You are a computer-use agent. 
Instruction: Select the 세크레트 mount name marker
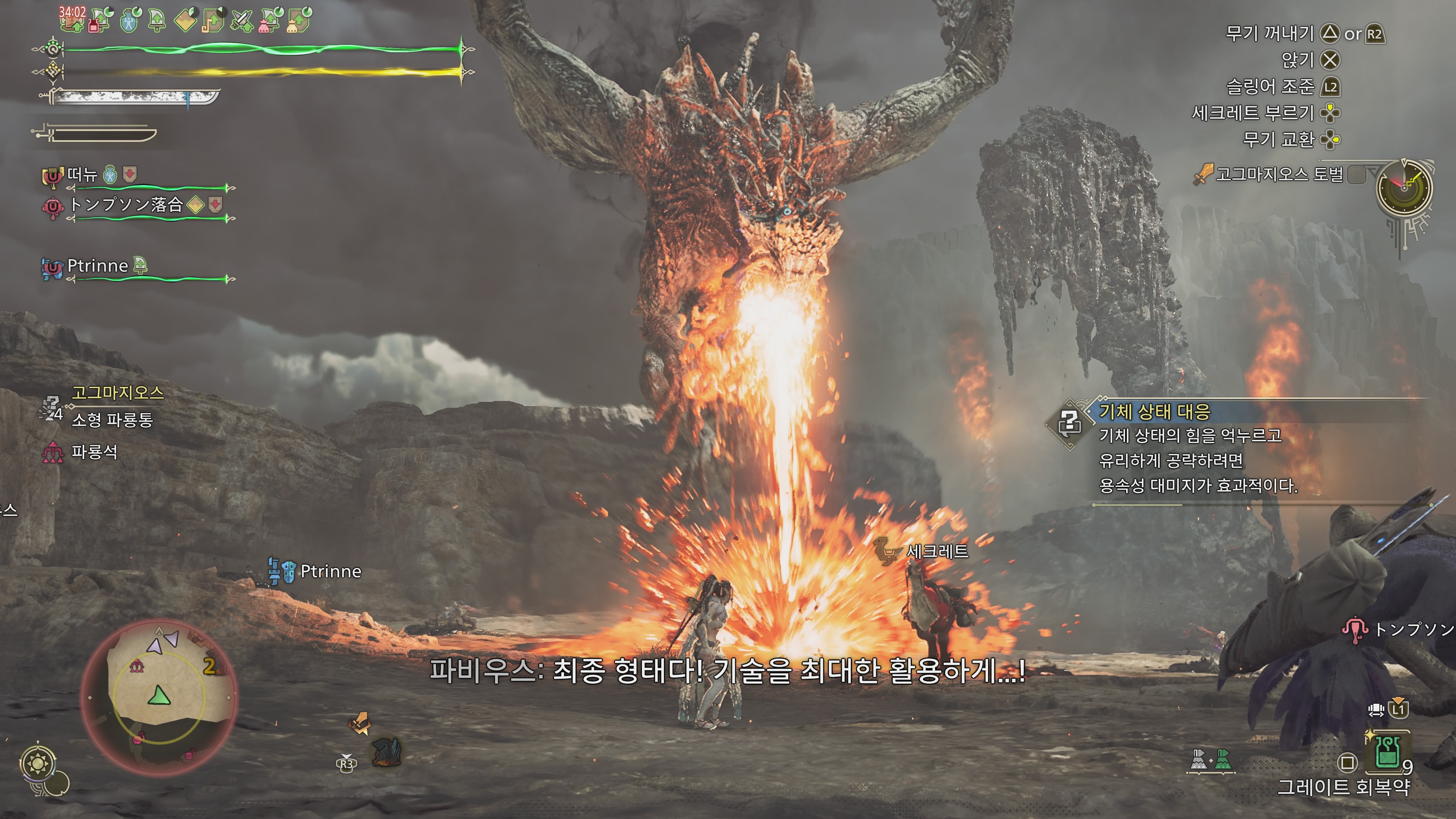point(937,551)
